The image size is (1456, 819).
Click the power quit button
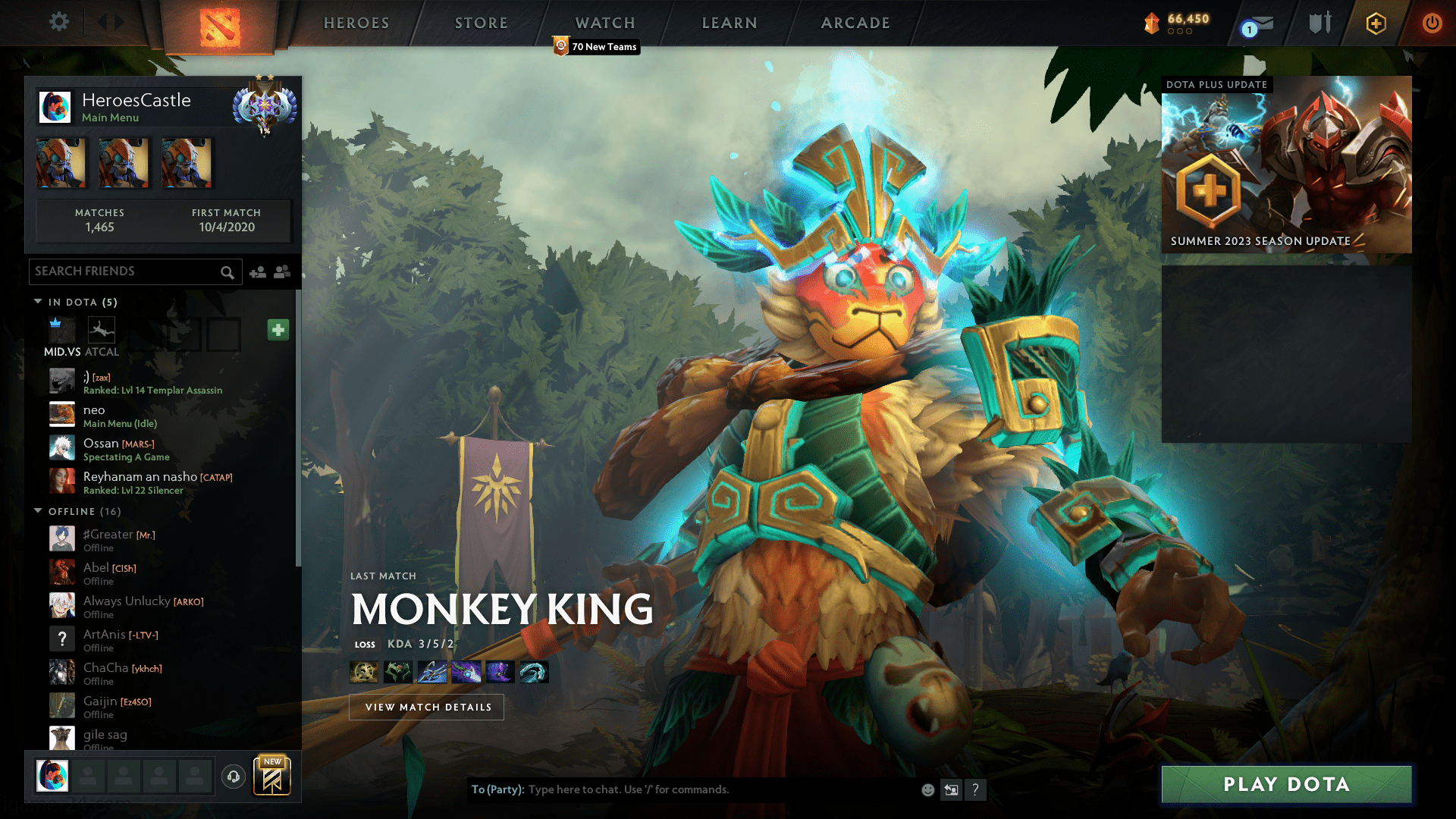coord(1432,23)
